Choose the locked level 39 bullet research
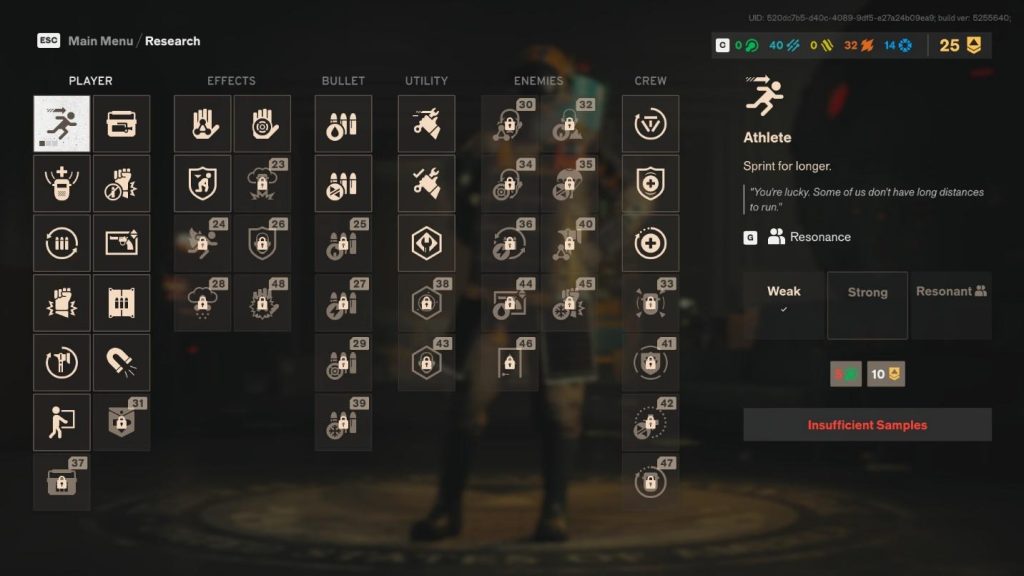 [343, 422]
